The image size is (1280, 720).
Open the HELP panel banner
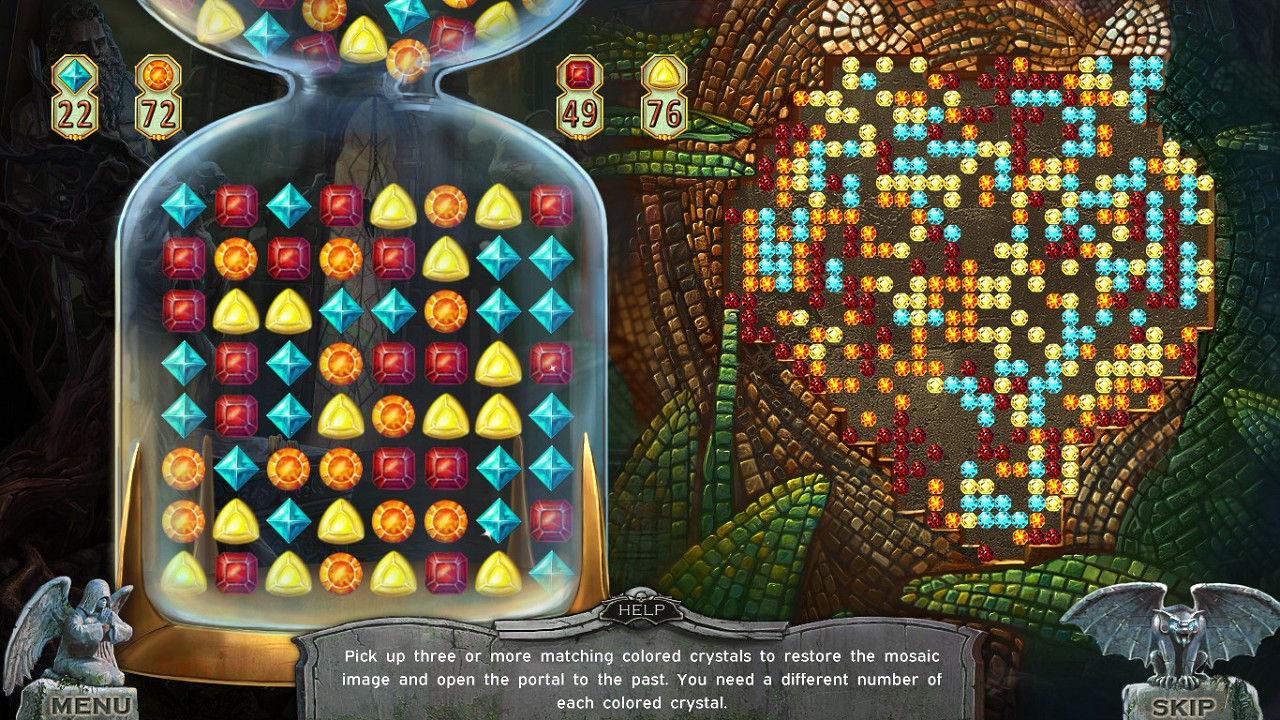(640, 608)
